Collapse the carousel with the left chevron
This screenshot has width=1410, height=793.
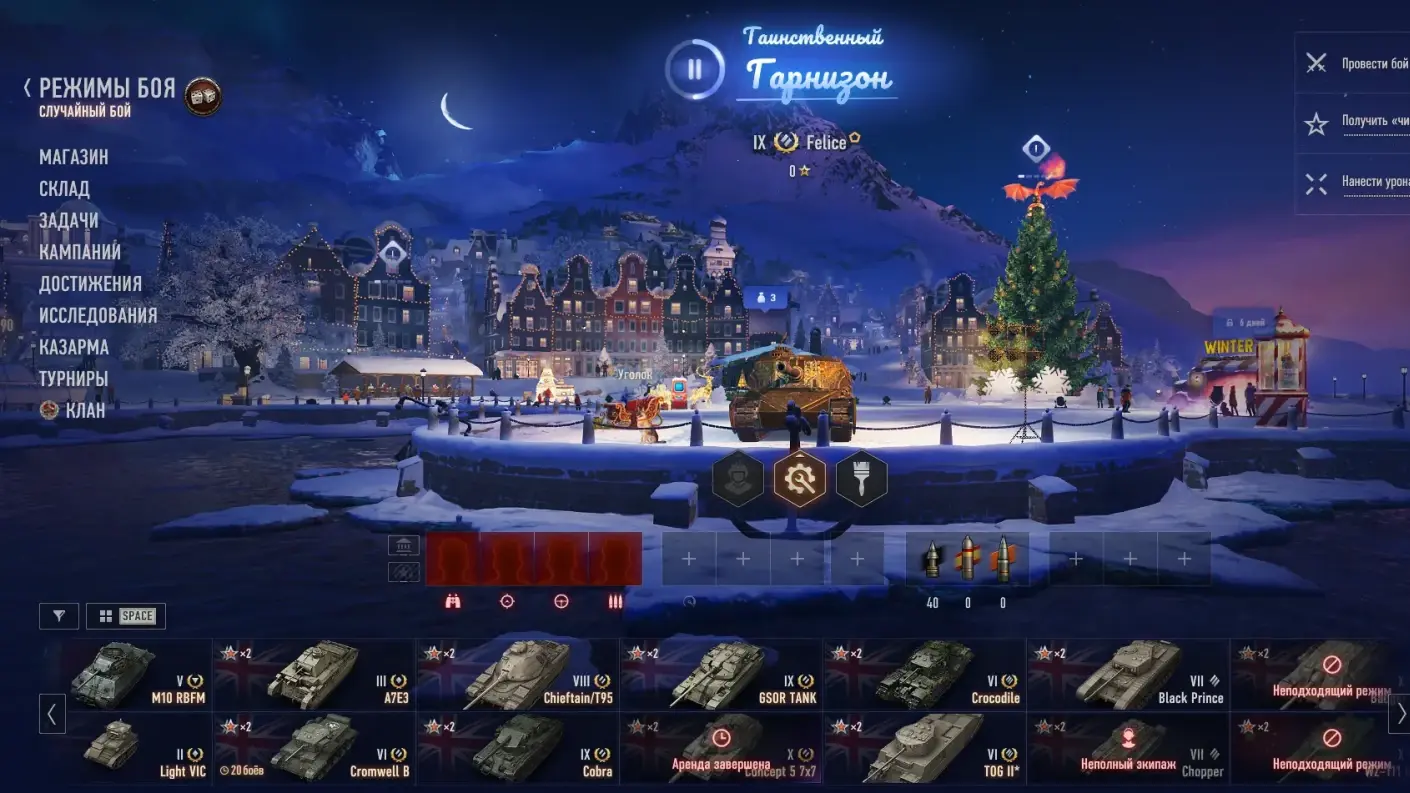pos(51,714)
